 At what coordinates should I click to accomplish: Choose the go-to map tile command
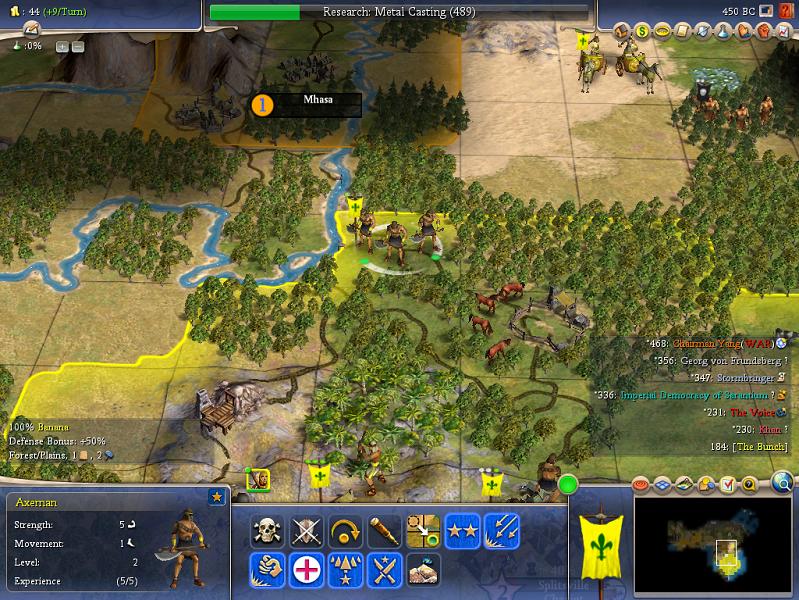(423, 530)
